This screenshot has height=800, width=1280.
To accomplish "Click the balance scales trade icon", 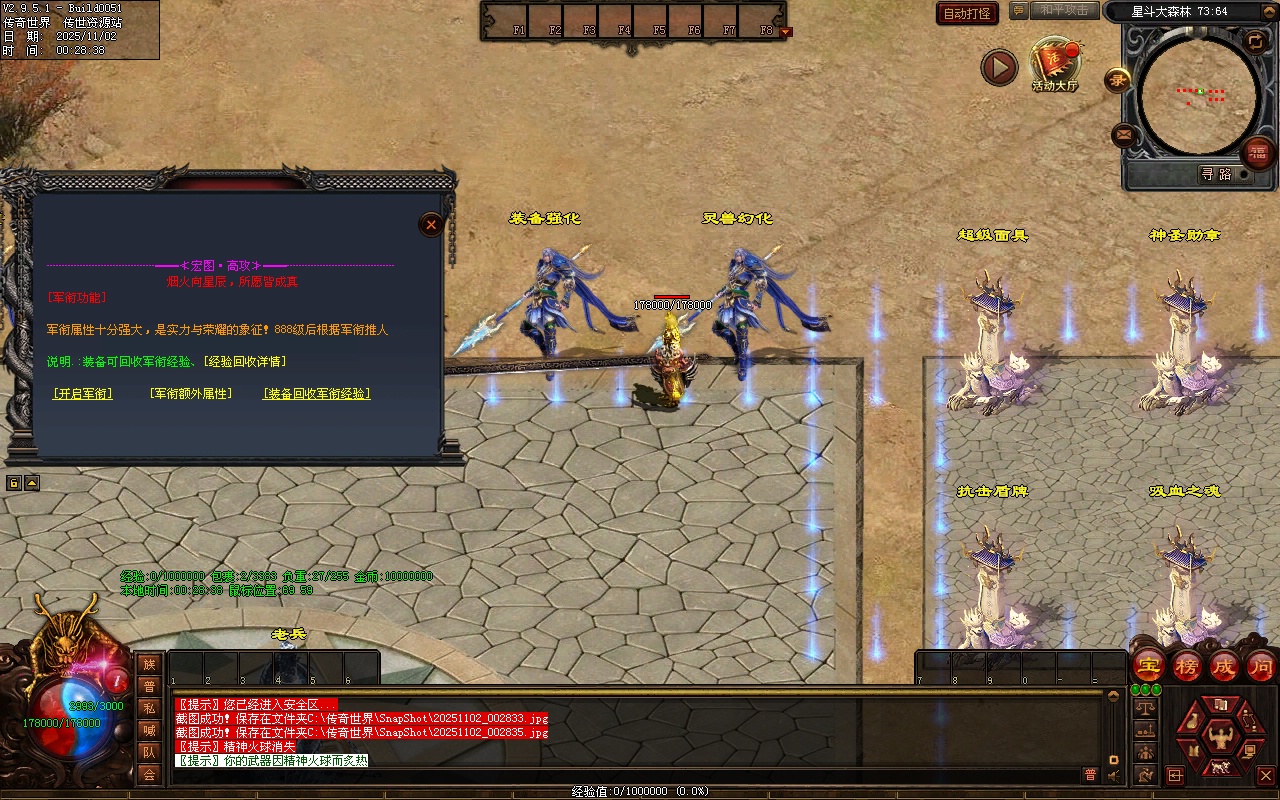I will point(1144,707).
